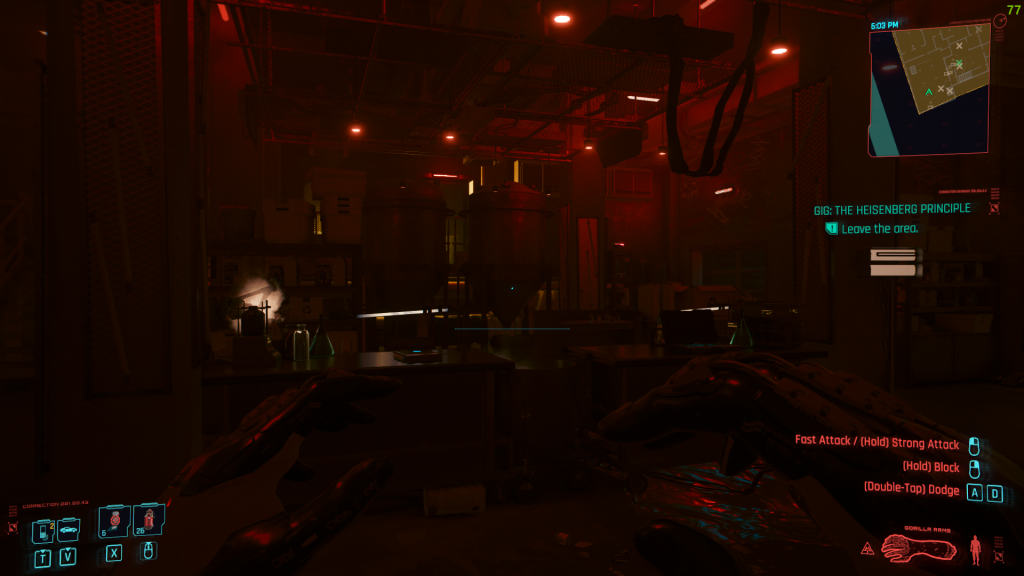Select the red grenade slot

pos(148,520)
